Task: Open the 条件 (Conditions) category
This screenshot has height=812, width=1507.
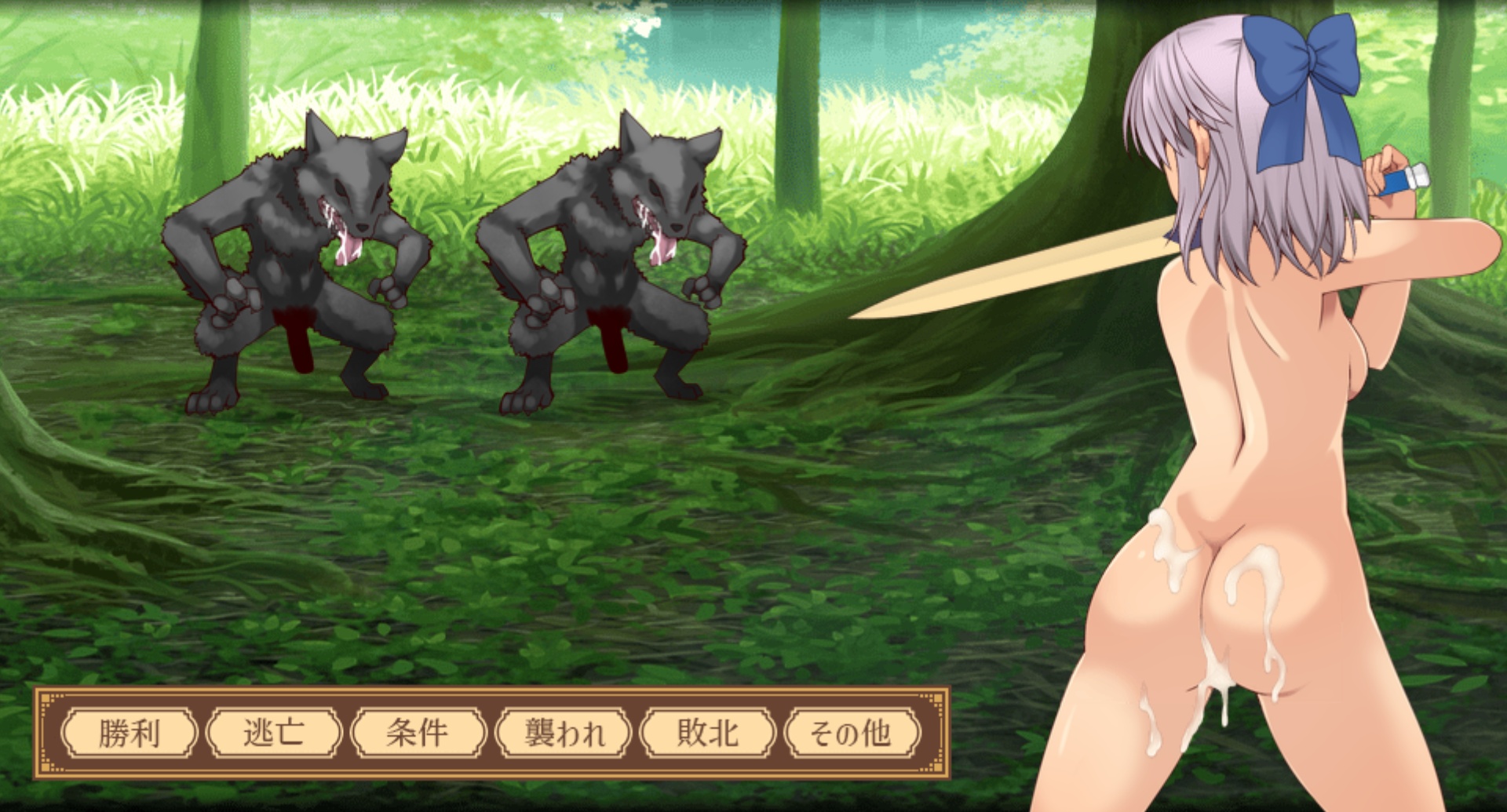Action: pos(418,734)
